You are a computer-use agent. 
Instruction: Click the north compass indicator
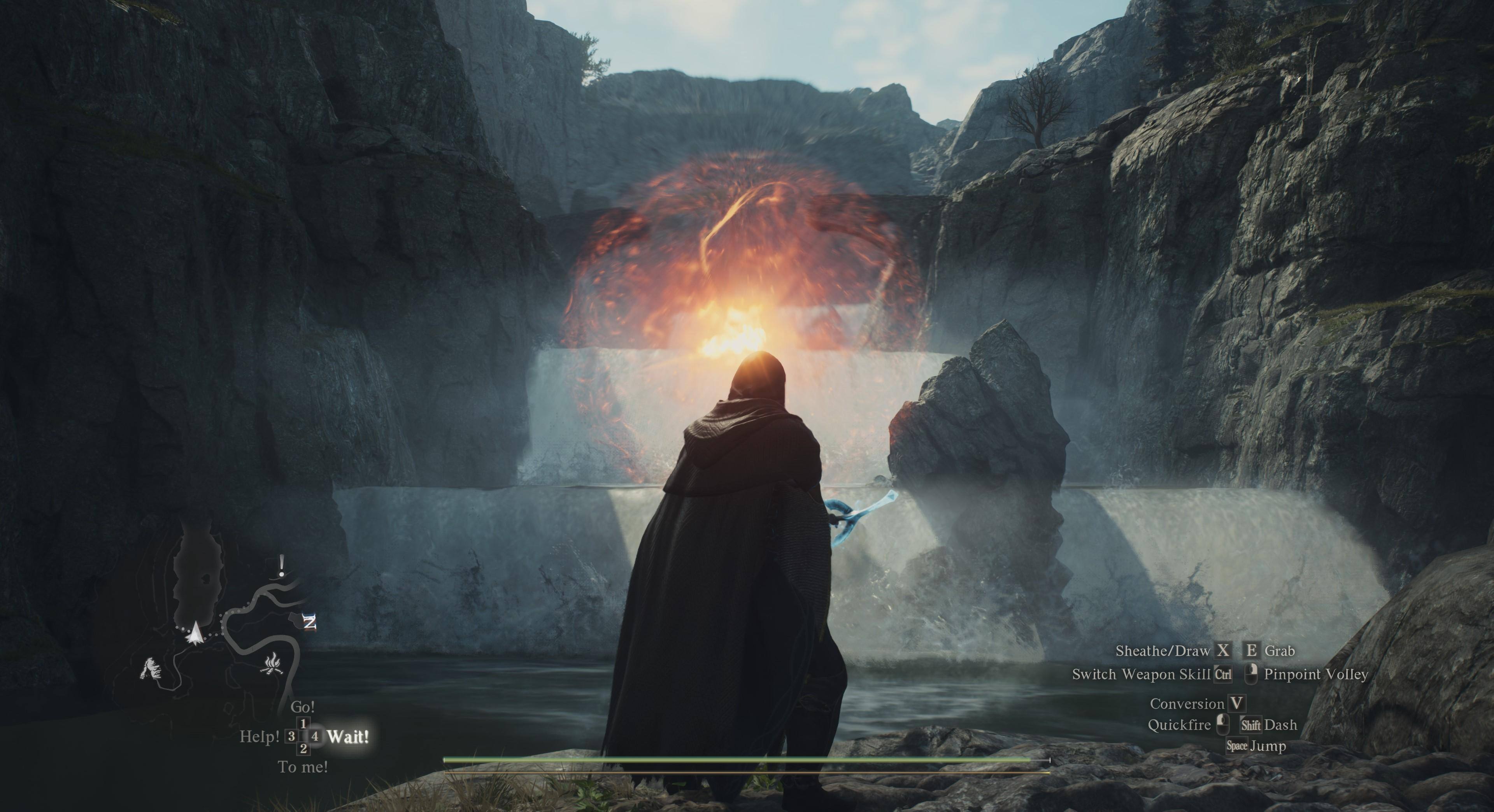pyautogui.click(x=310, y=623)
